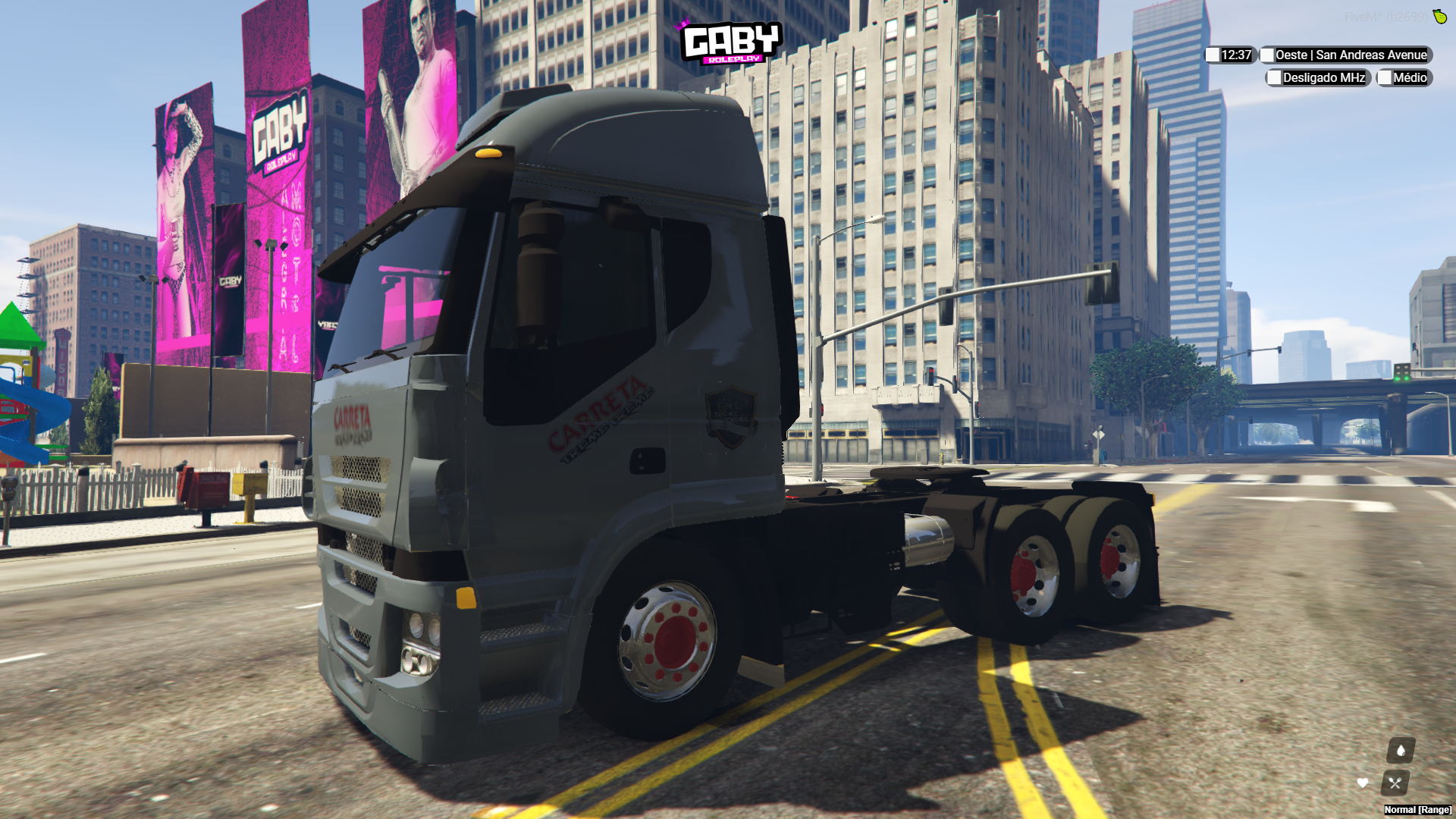Click the green pear FiveM icon
1456x819 pixels.
coord(1439,16)
